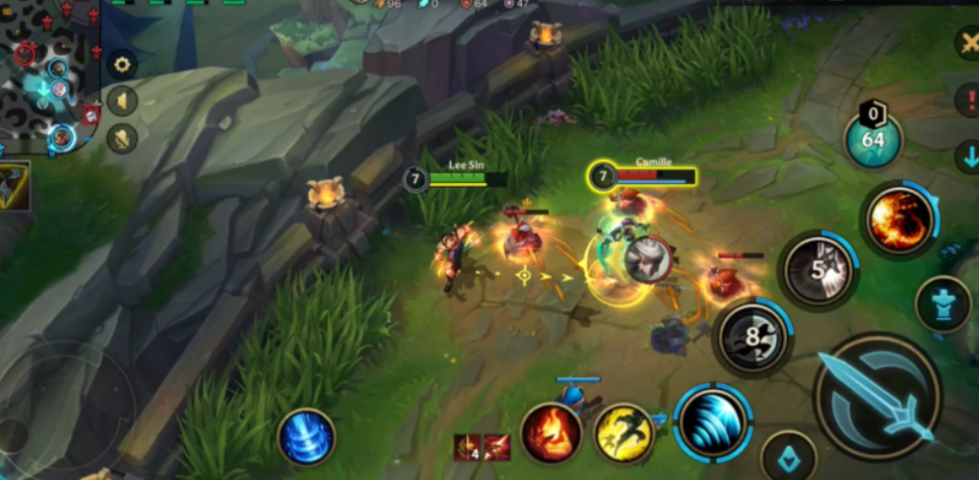Select the small red item icon showing 4
The width and height of the screenshot is (979, 480).
(468, 448)
